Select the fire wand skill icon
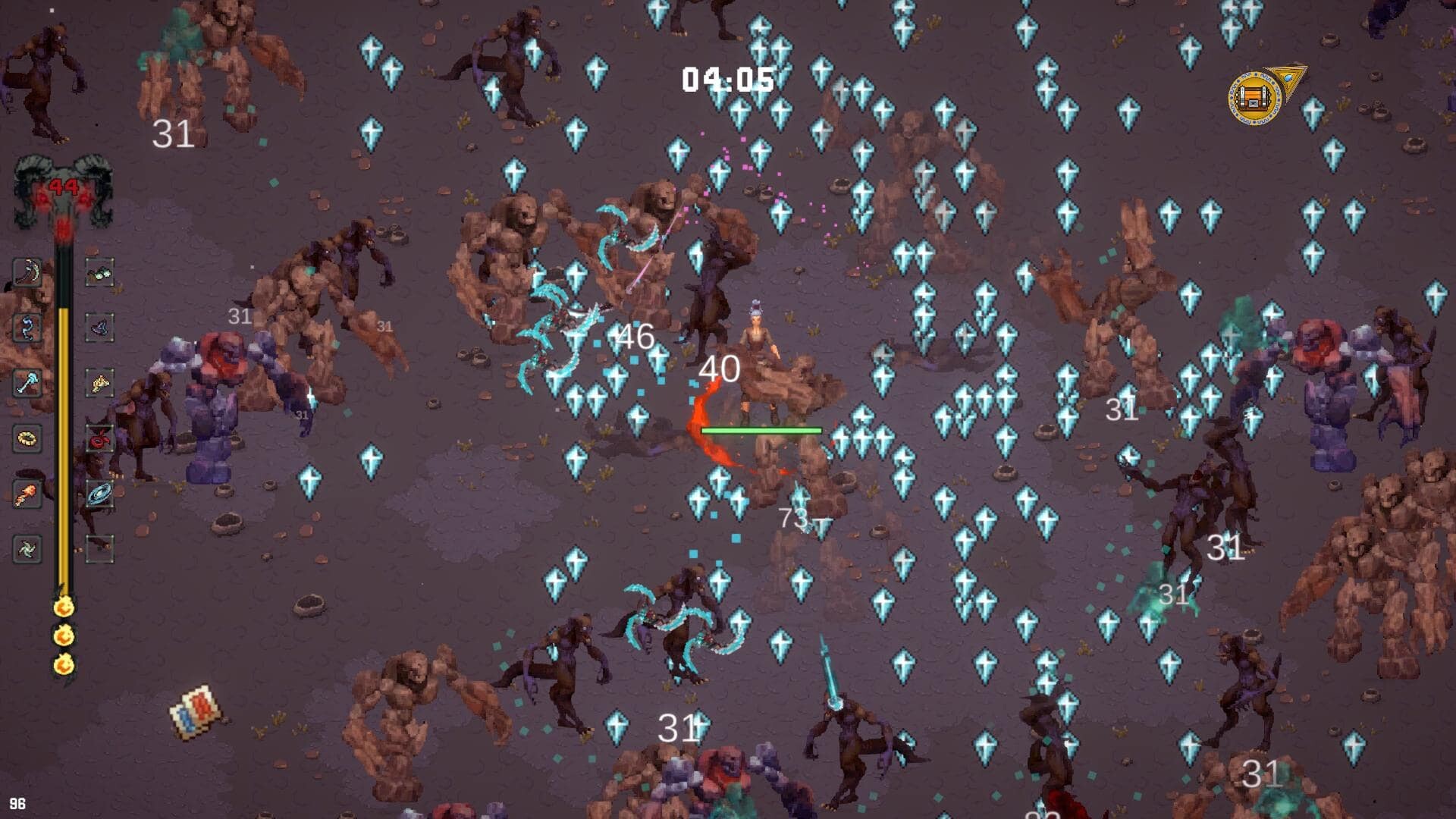 (x=27, y=493)
